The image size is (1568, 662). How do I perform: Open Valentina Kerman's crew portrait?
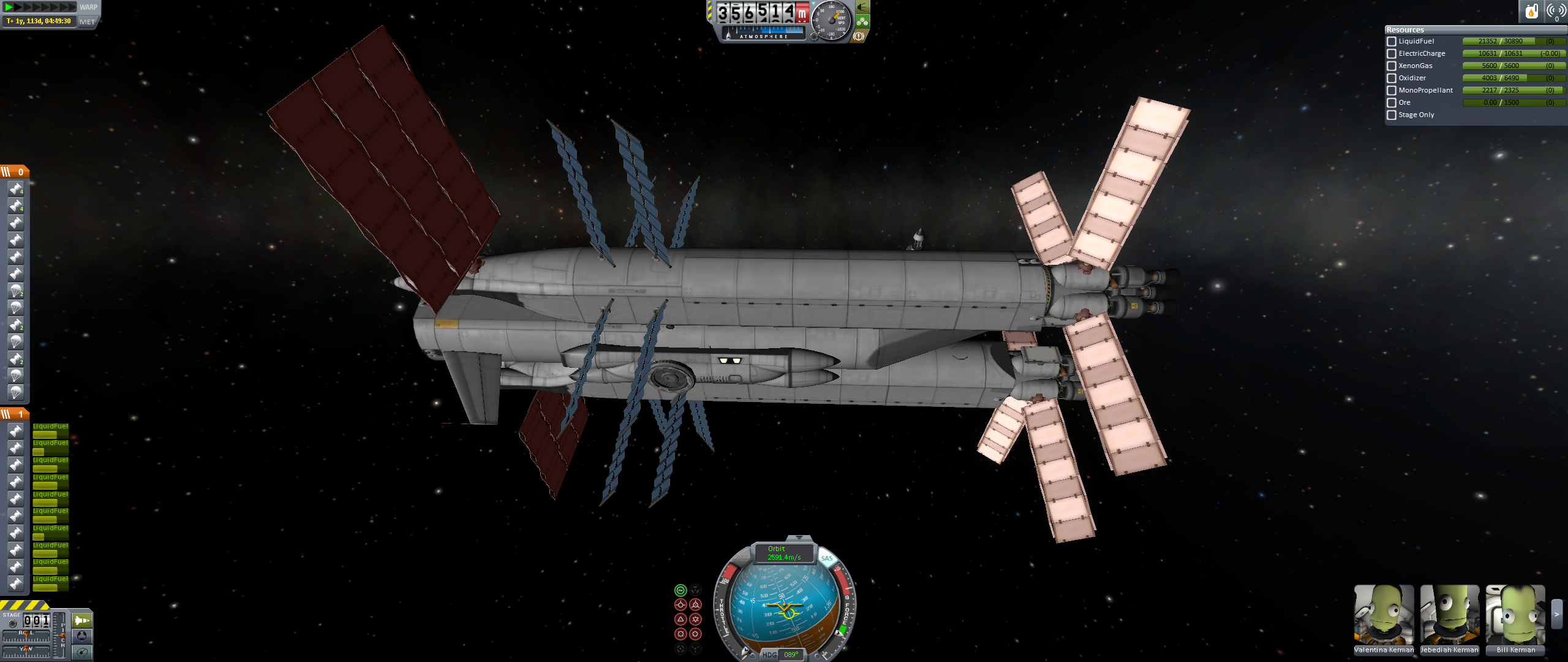(1384, 615)
